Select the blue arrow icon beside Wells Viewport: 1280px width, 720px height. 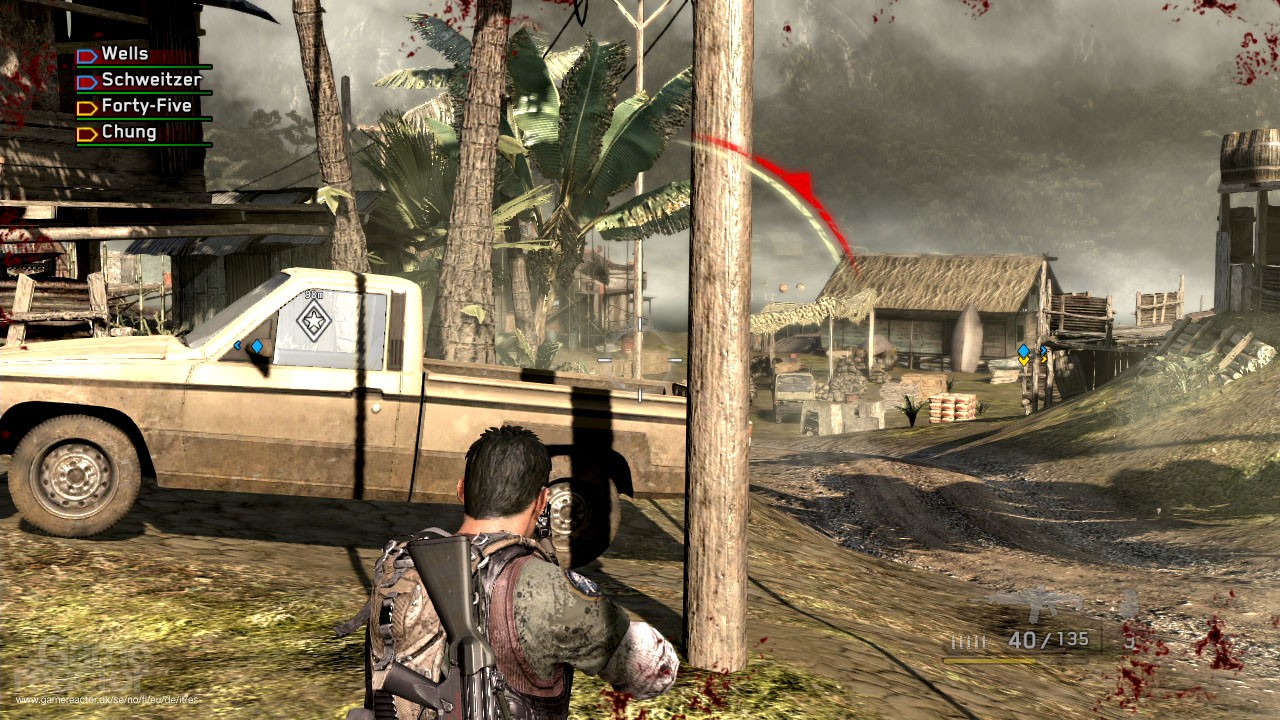[86, 55]
